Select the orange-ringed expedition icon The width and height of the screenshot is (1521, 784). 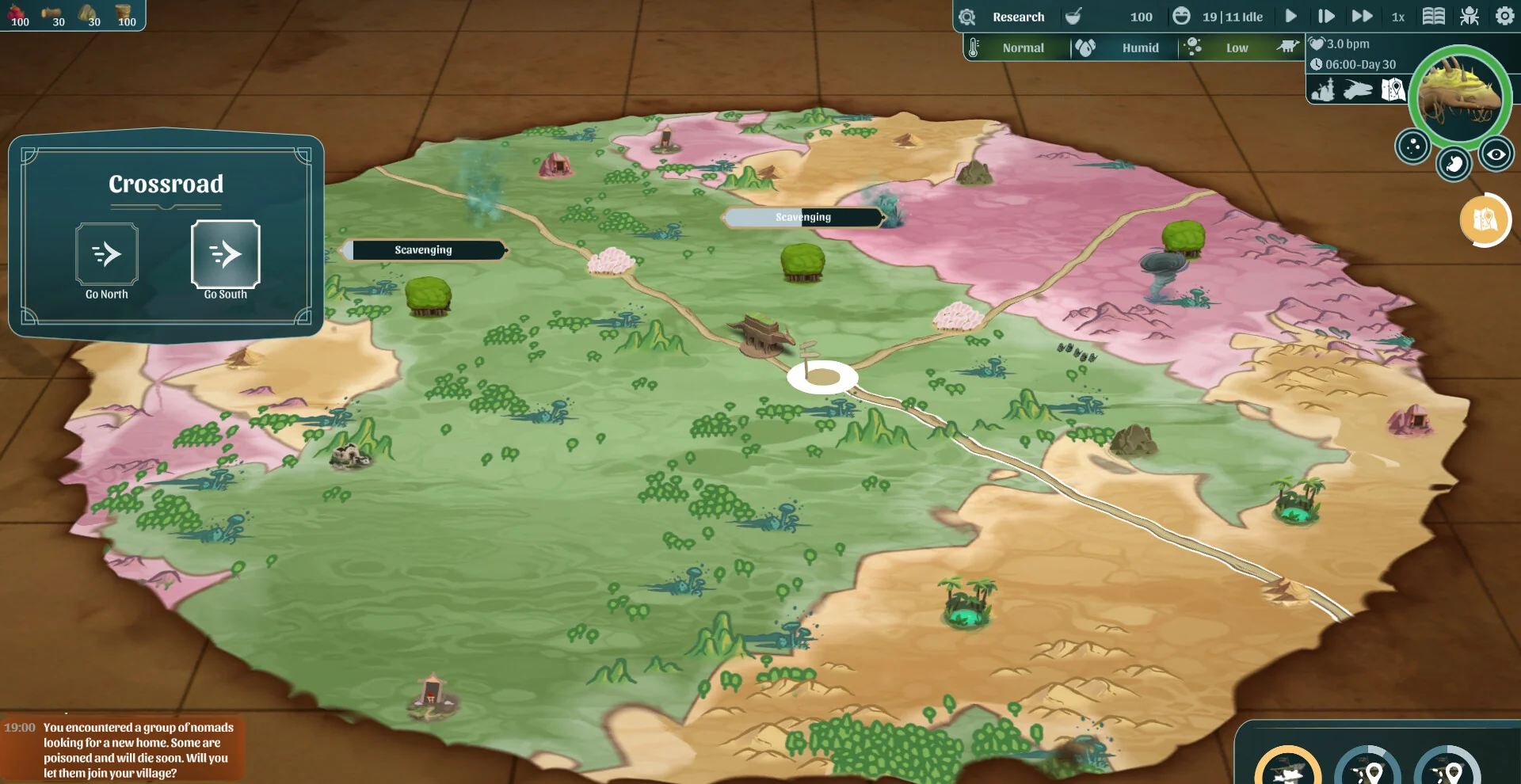click(x=1287, y=768)
